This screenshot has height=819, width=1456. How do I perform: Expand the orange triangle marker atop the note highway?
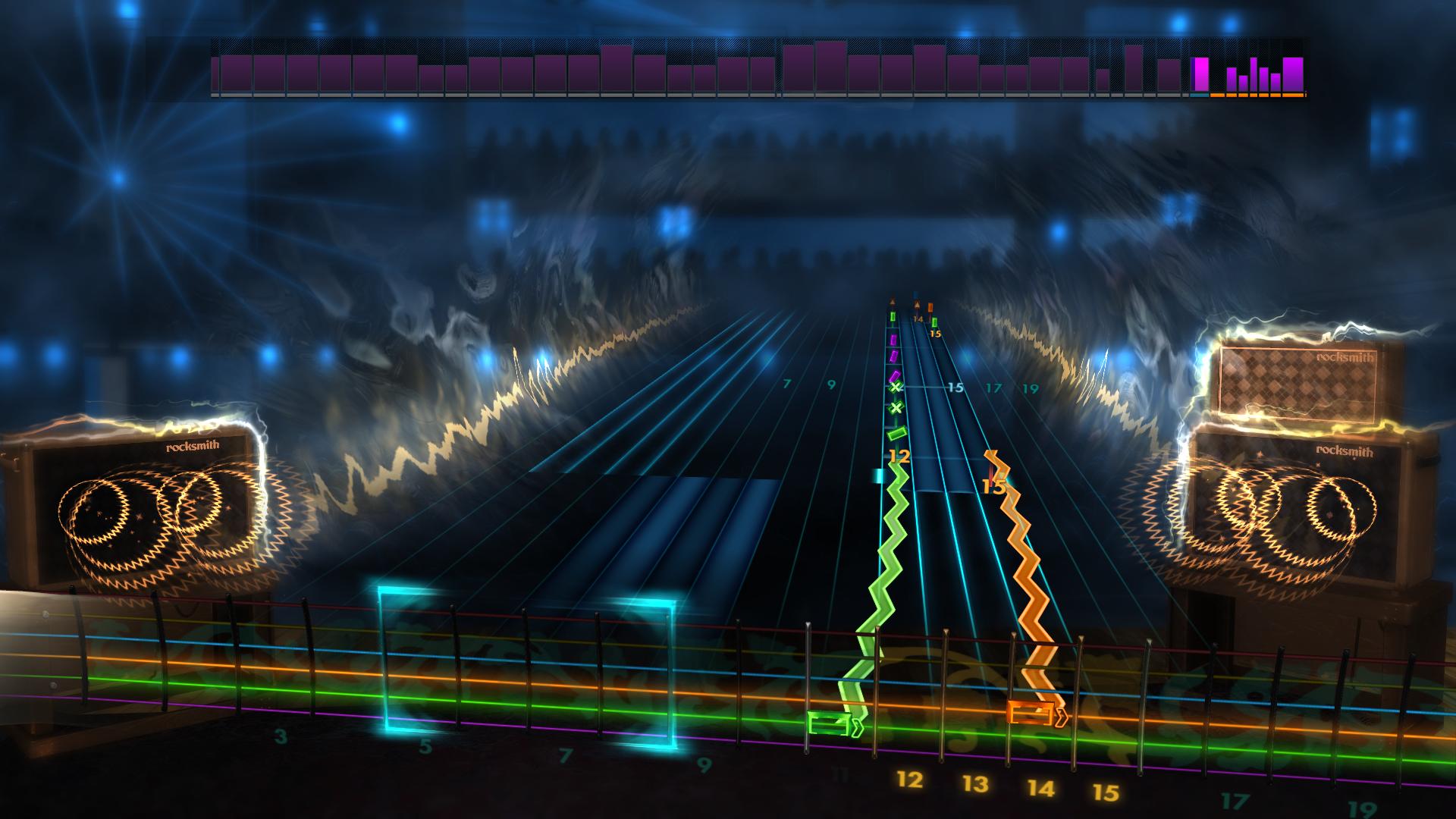click(917, 303)
